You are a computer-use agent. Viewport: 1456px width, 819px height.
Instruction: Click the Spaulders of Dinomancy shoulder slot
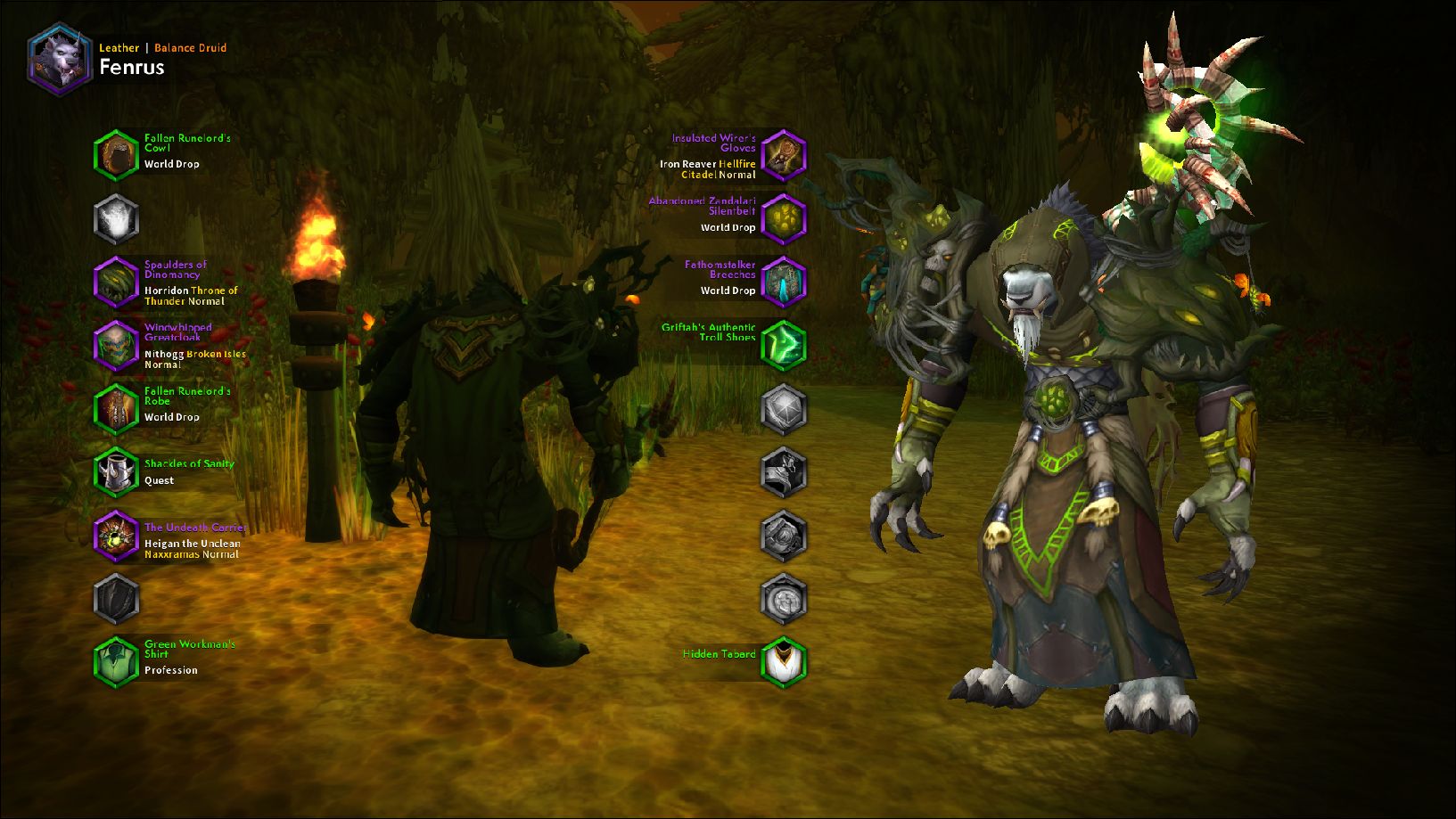(x=116, y=282)
